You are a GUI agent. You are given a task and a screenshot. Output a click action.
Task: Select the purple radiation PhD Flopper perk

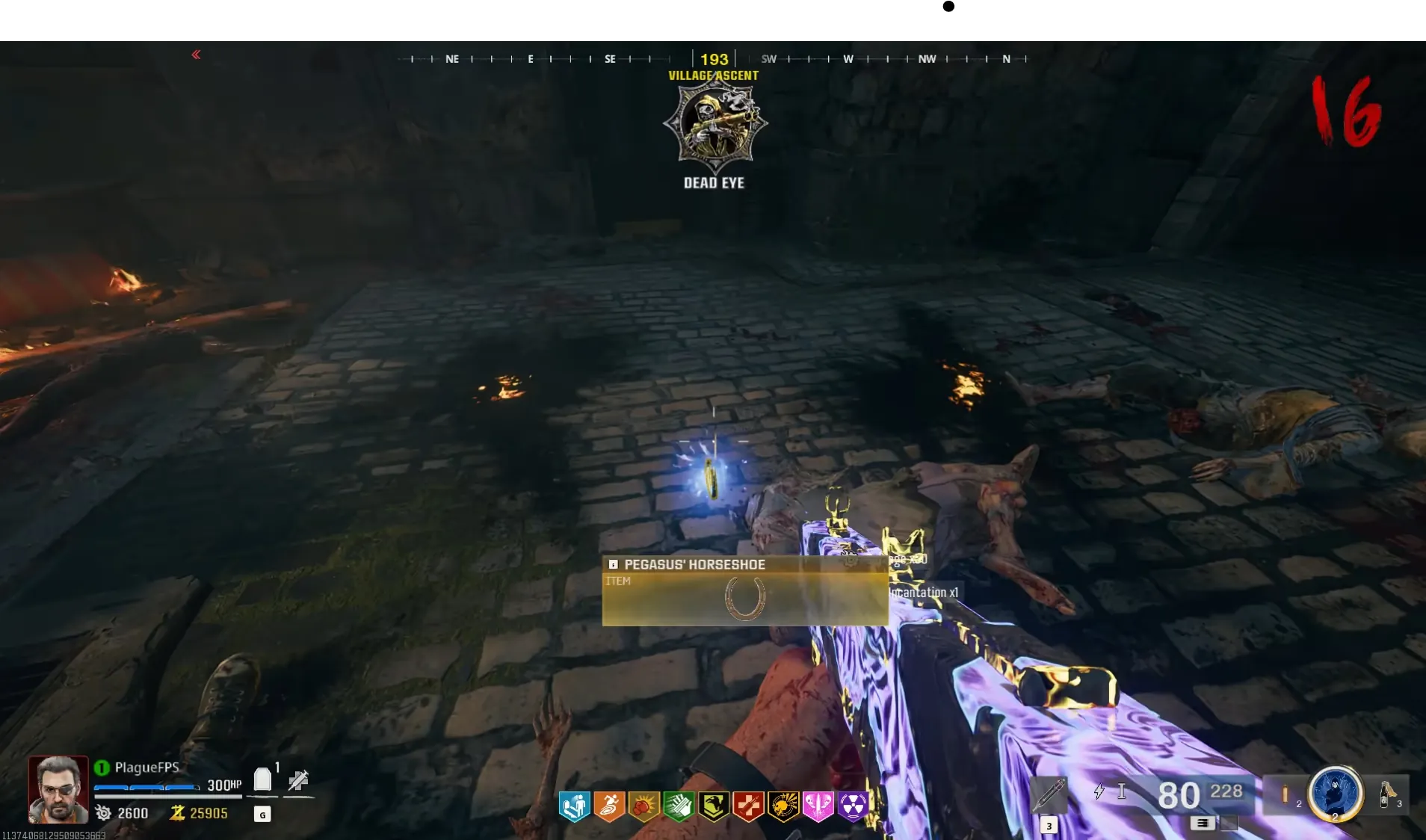tap(853, 806)
